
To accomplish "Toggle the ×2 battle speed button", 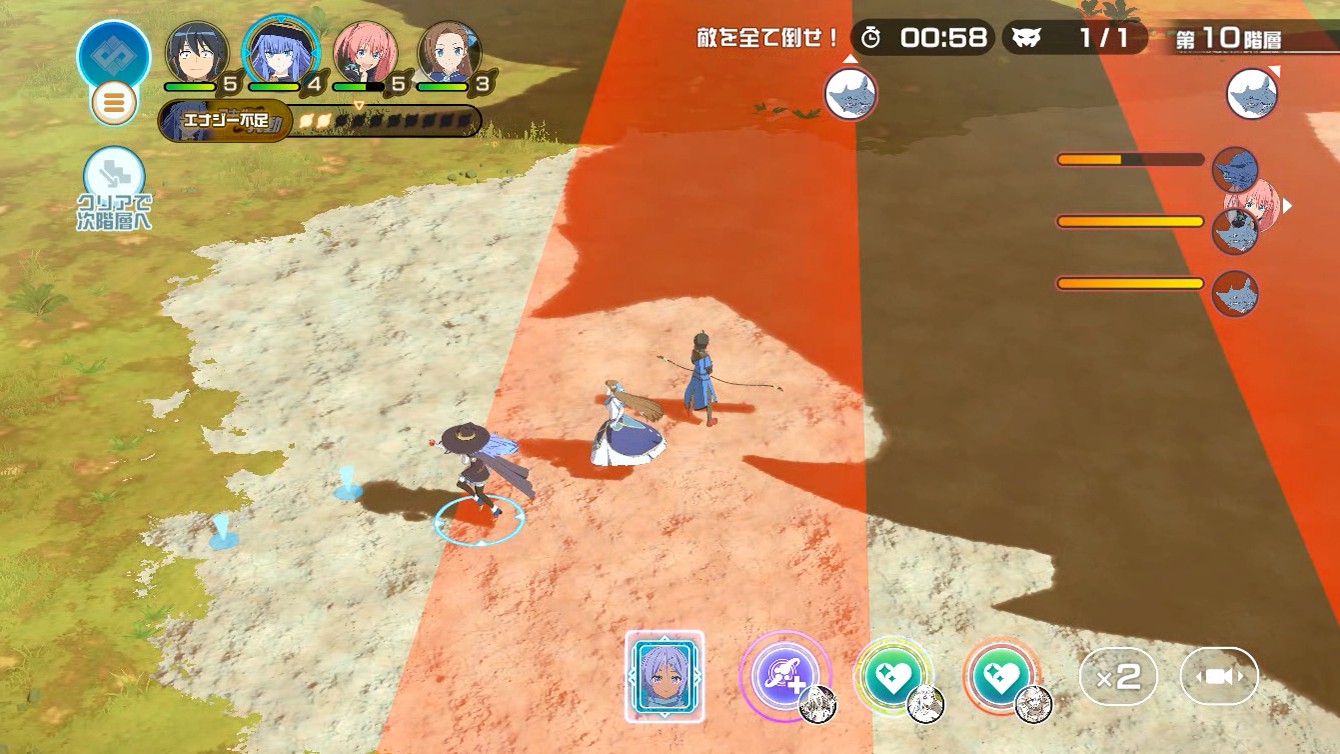I will click(x=1118, y=677).
